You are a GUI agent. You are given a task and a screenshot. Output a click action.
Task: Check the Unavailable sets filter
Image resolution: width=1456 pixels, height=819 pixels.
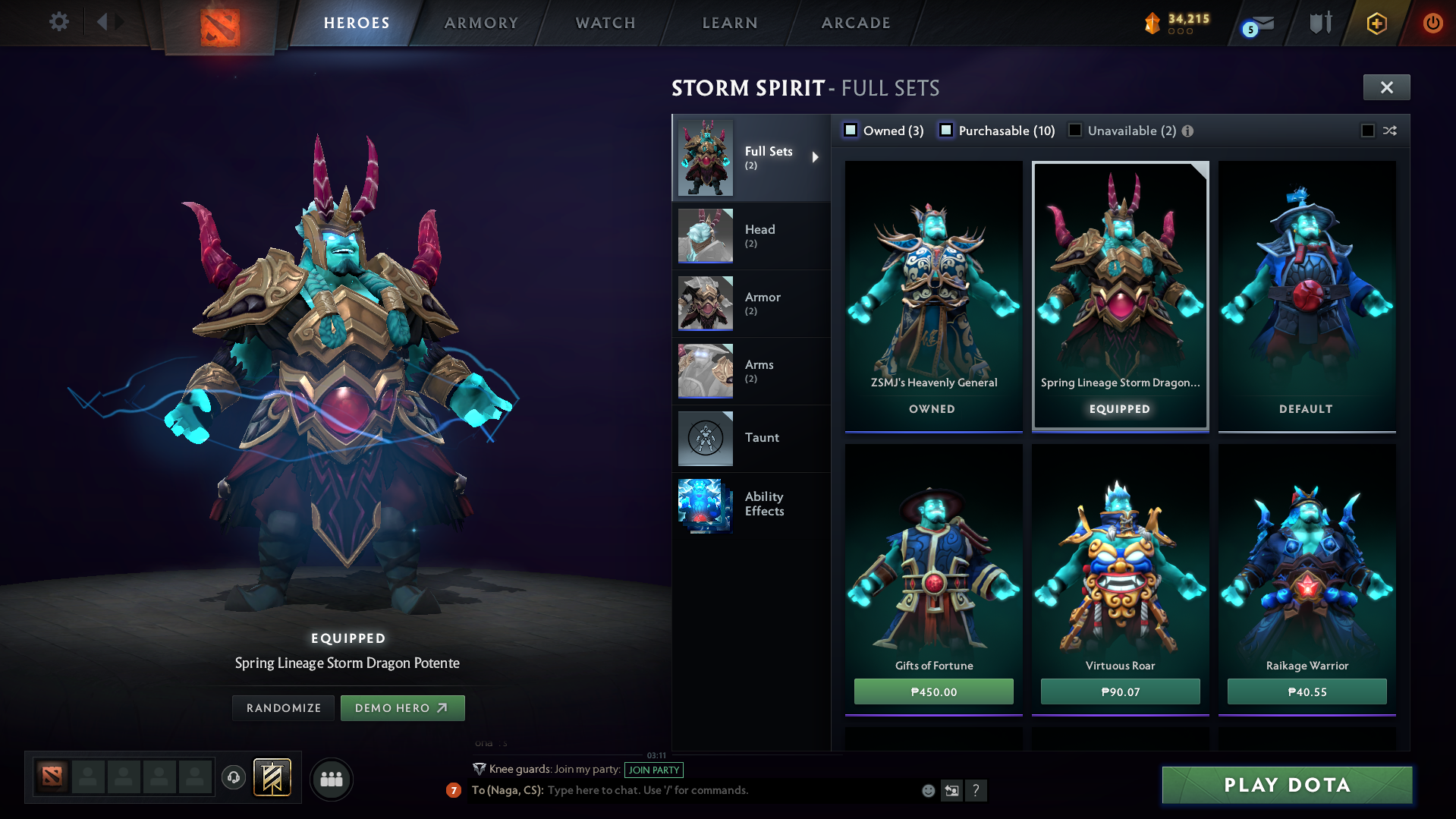(x=1075, y=131)
